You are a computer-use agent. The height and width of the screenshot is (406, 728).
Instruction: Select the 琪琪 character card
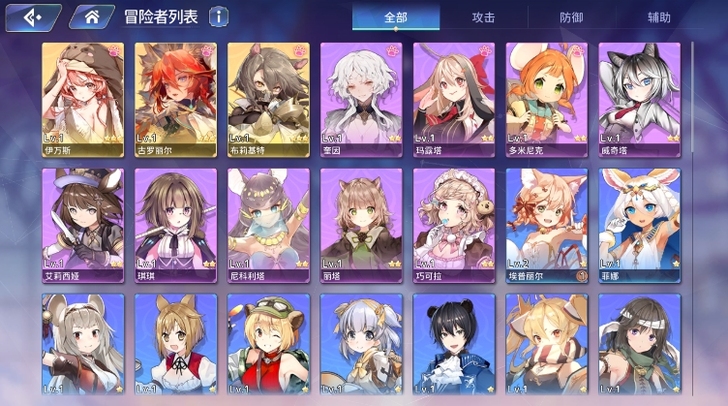click(176, 224)
